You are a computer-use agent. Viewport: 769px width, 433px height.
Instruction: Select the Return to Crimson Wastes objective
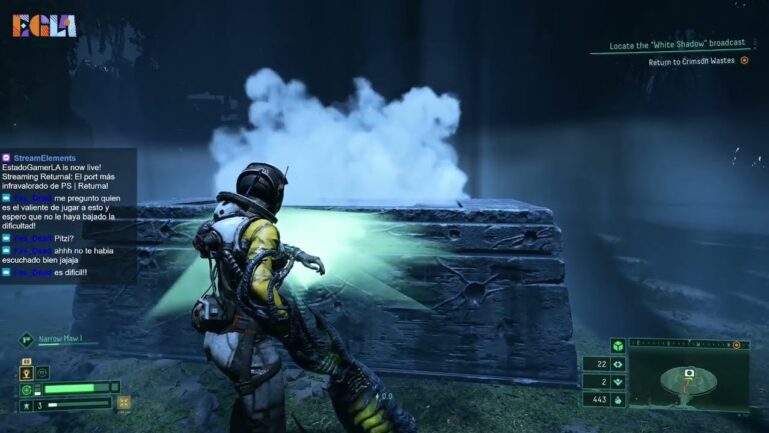coord(691,61)
